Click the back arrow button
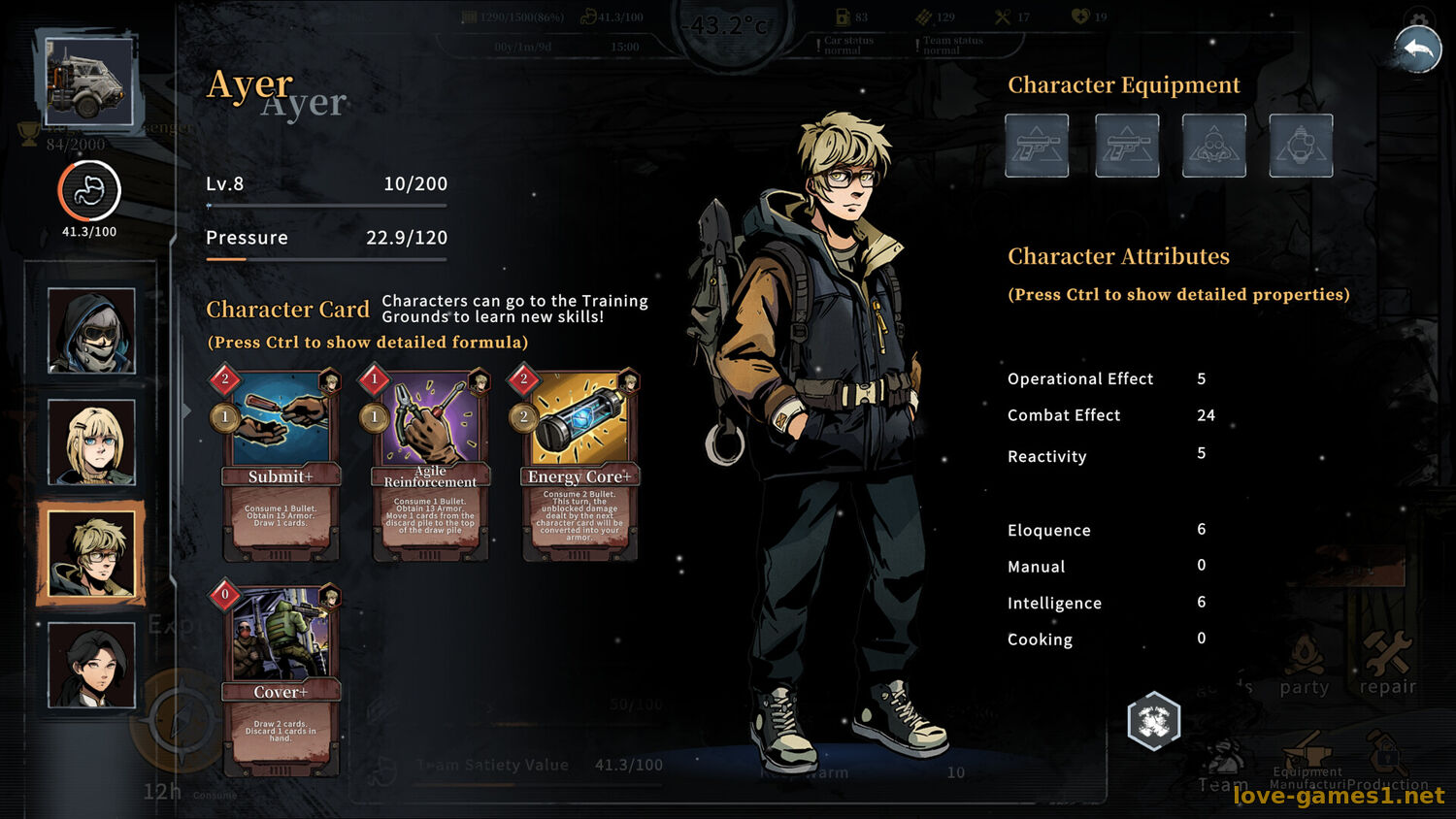 pyautogui.click(x=1418, y=49)
